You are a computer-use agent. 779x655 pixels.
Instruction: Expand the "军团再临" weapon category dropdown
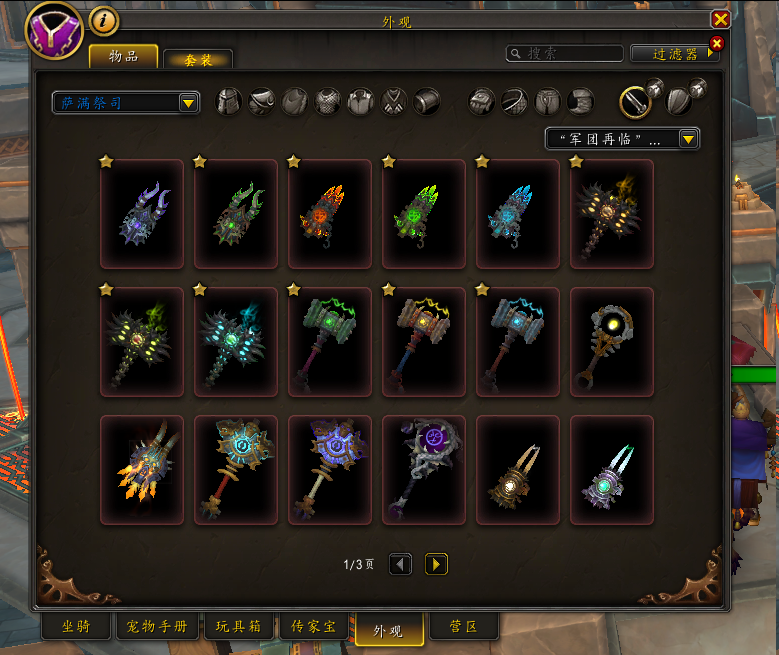[x=688, y=139]
